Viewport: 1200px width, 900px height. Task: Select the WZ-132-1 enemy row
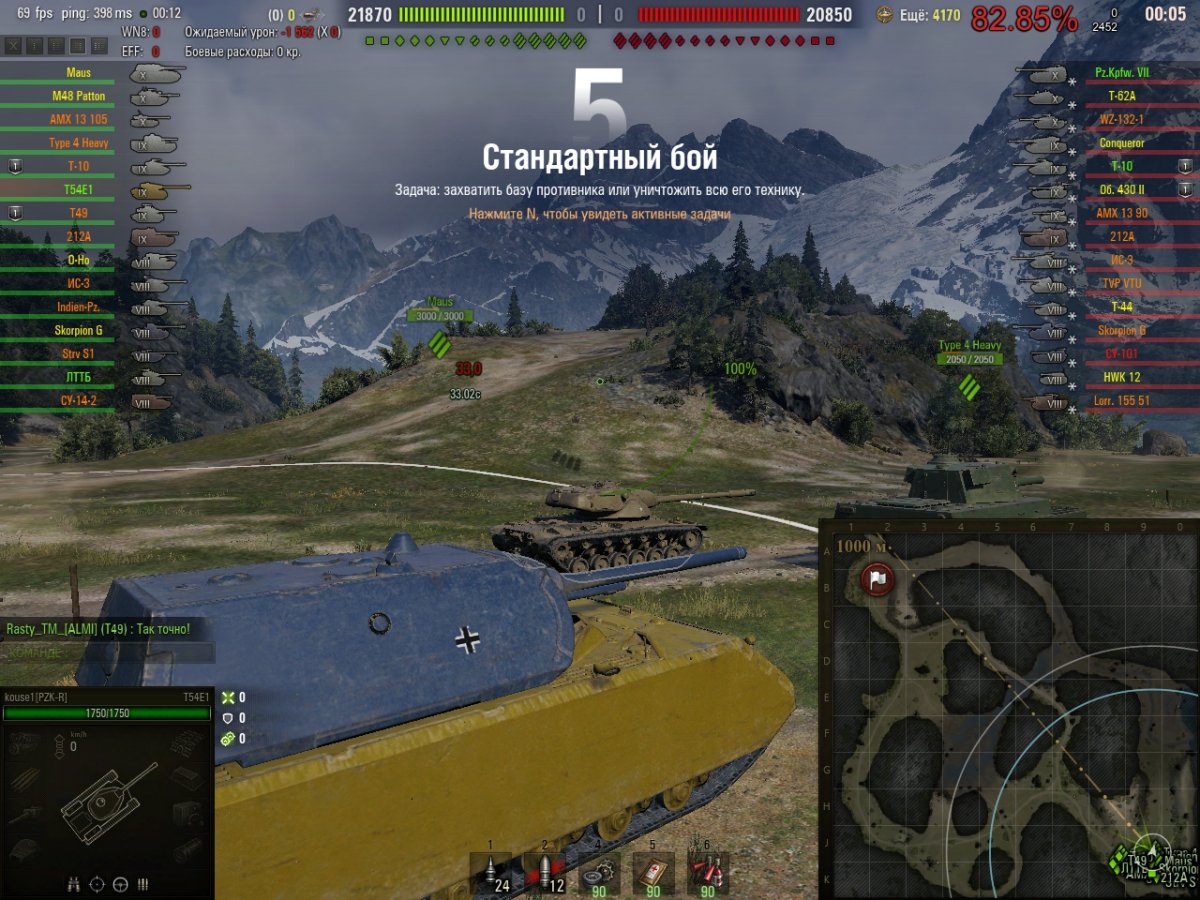tap(1122, 120)
